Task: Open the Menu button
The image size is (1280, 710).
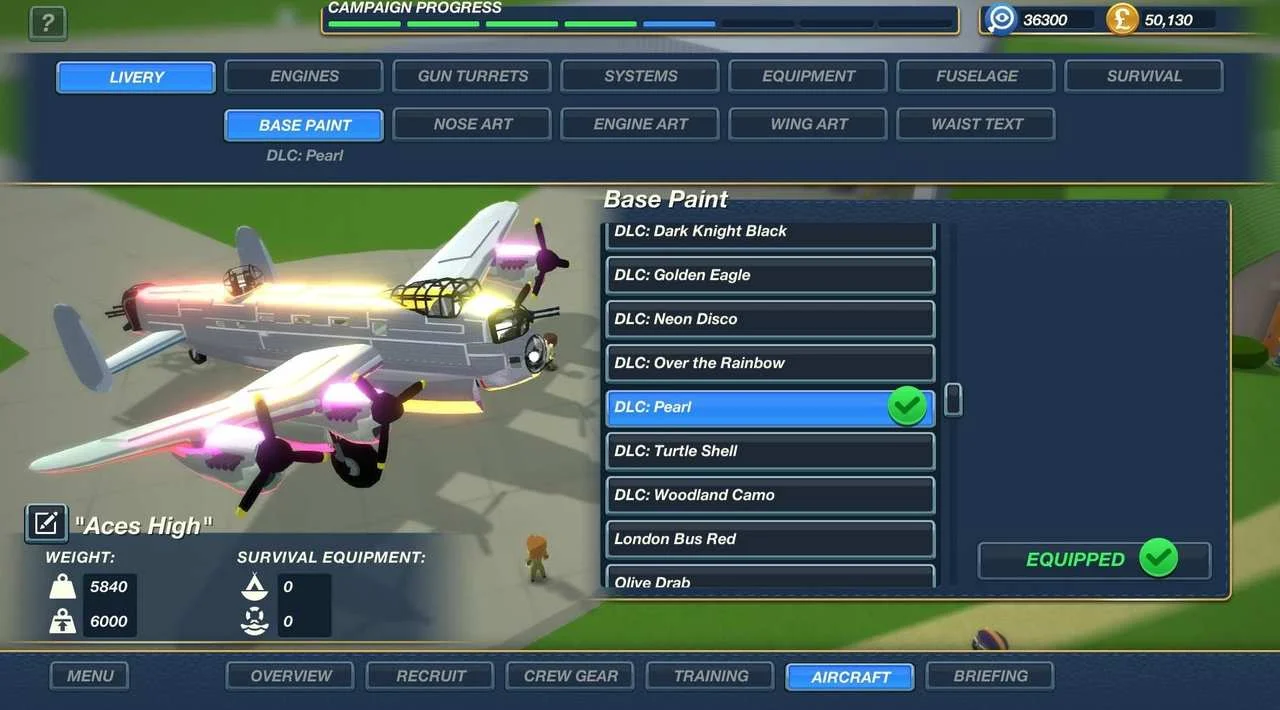Action: coord(90,676)
